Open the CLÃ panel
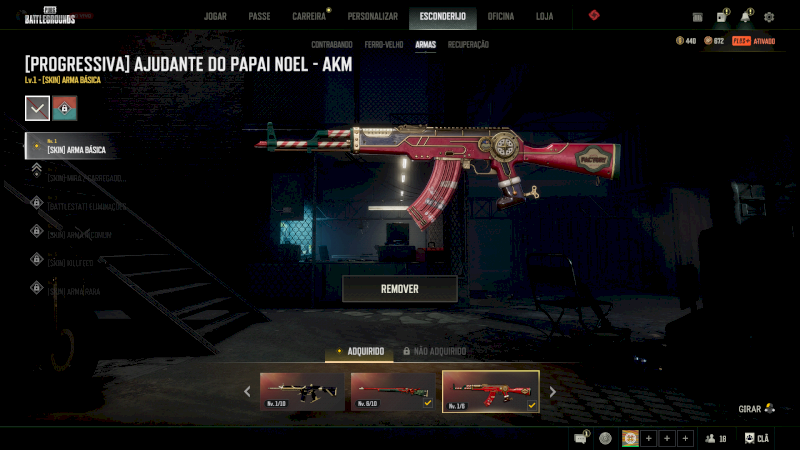800x450 pixels. [756, 438]
